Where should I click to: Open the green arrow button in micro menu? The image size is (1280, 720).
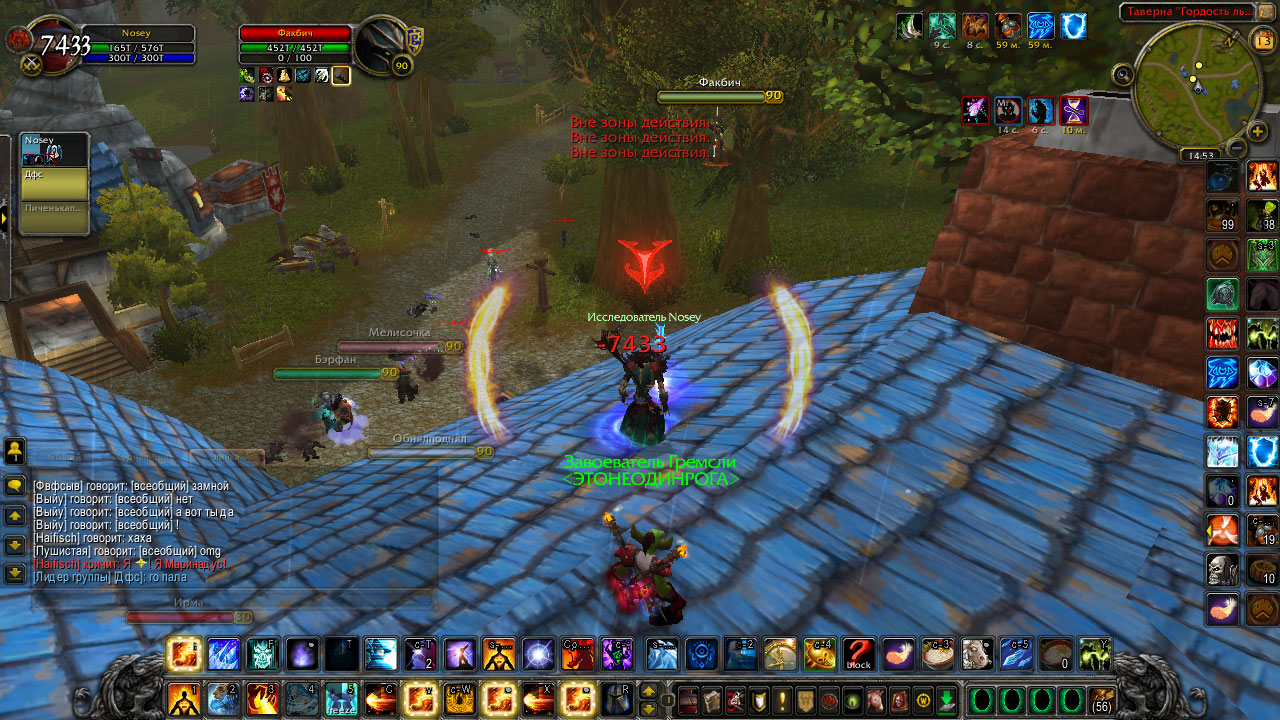click(947, 699)
